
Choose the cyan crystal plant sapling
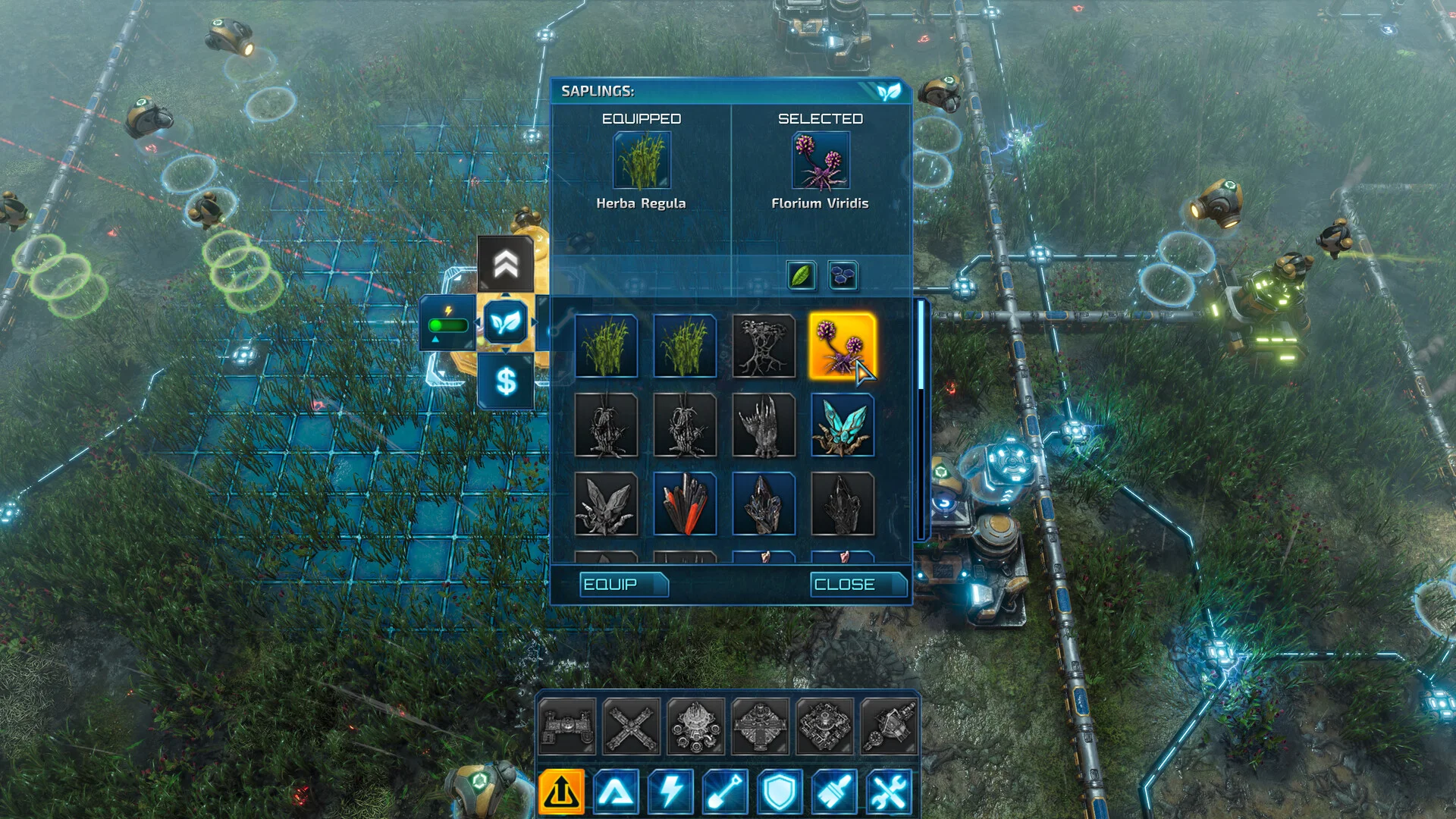[x=842, y=425]
